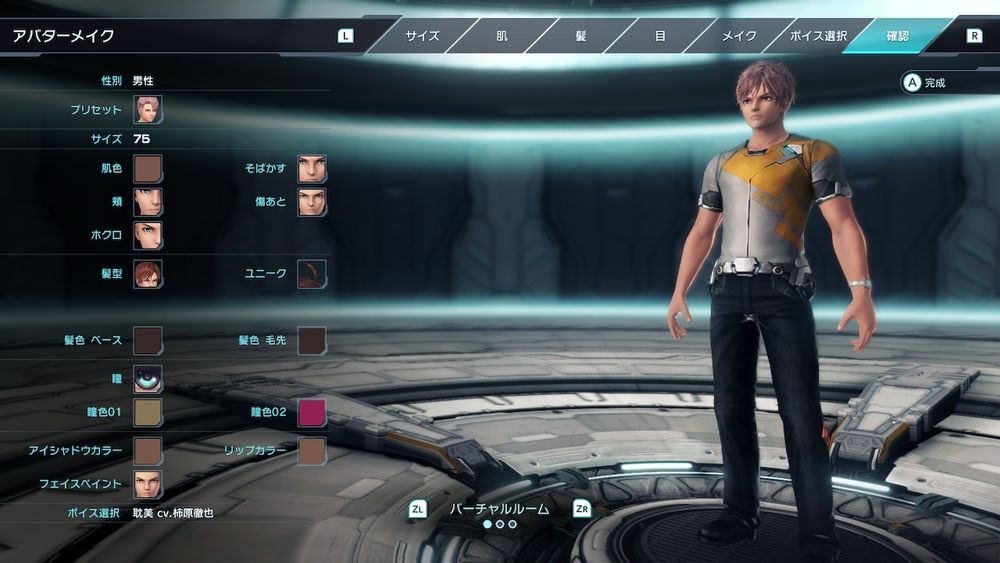Open the 傷あと scar option

point(312,202)
